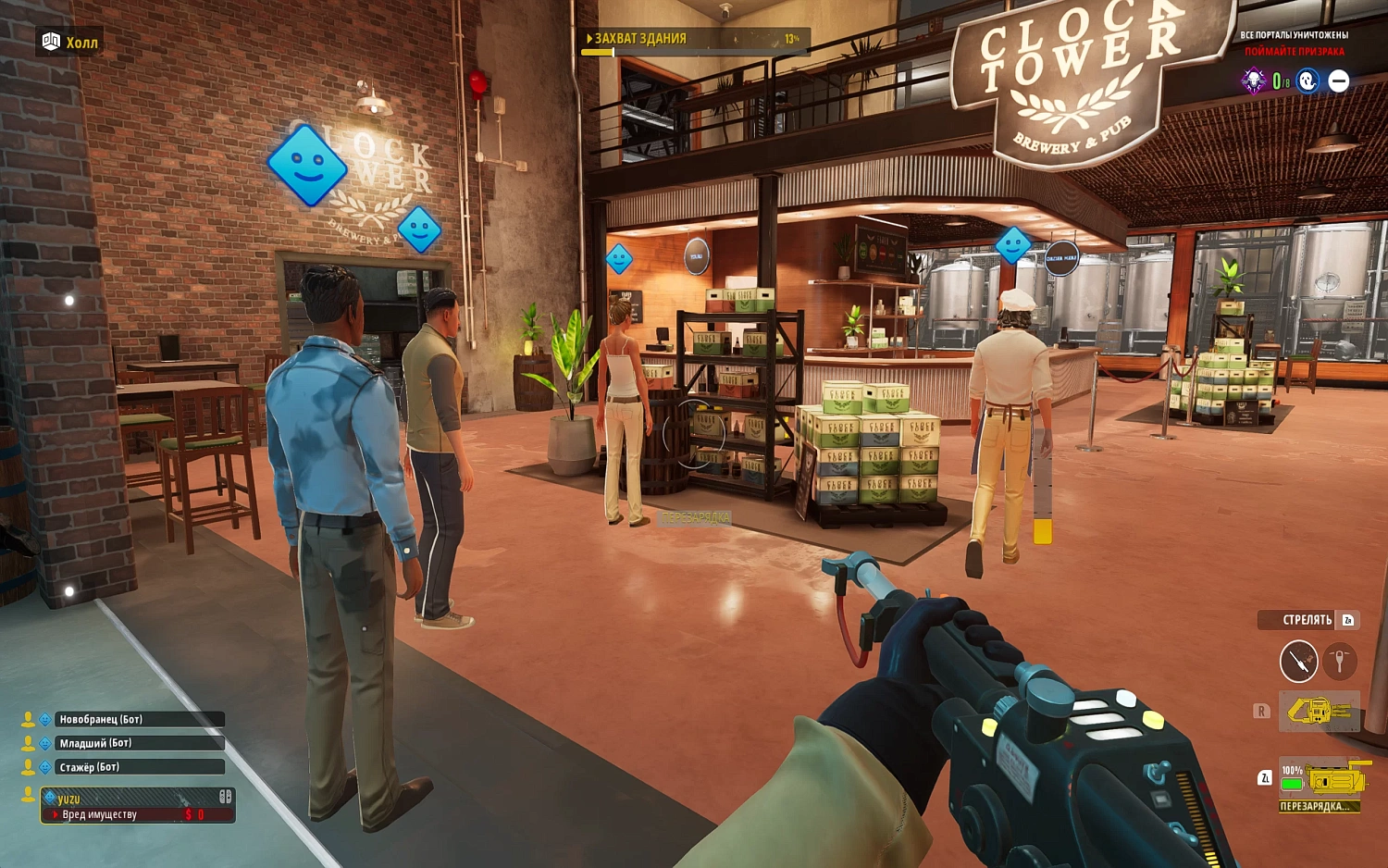This screenshot has height=868, width=1388.
Task: Select the blue ghost icon
Action: tap(1307, 81)
